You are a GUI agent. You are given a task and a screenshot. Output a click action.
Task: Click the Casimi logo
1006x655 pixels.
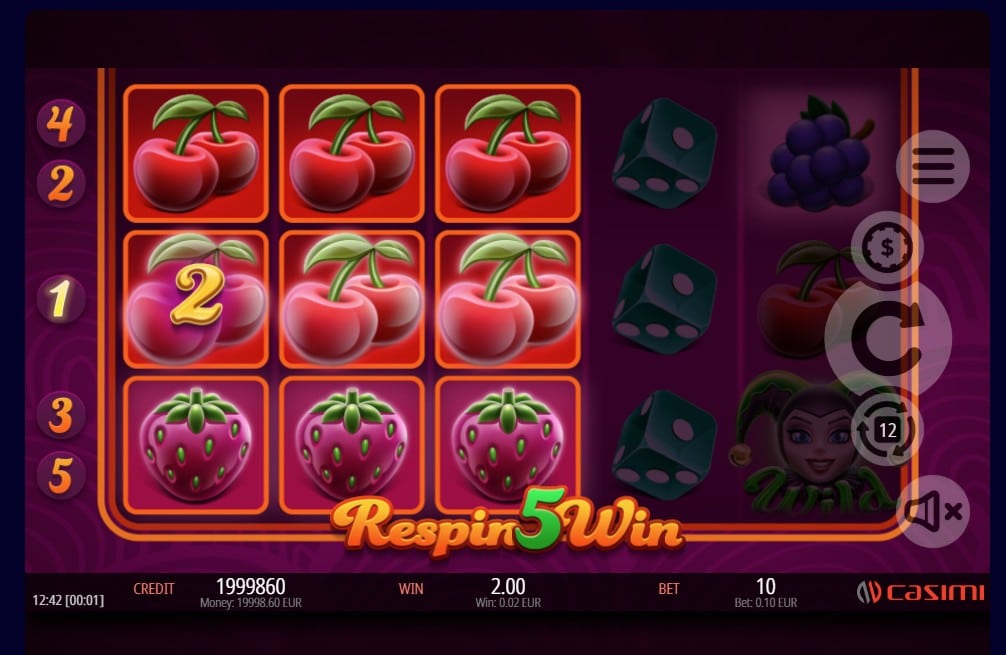[x=920, y=592]
